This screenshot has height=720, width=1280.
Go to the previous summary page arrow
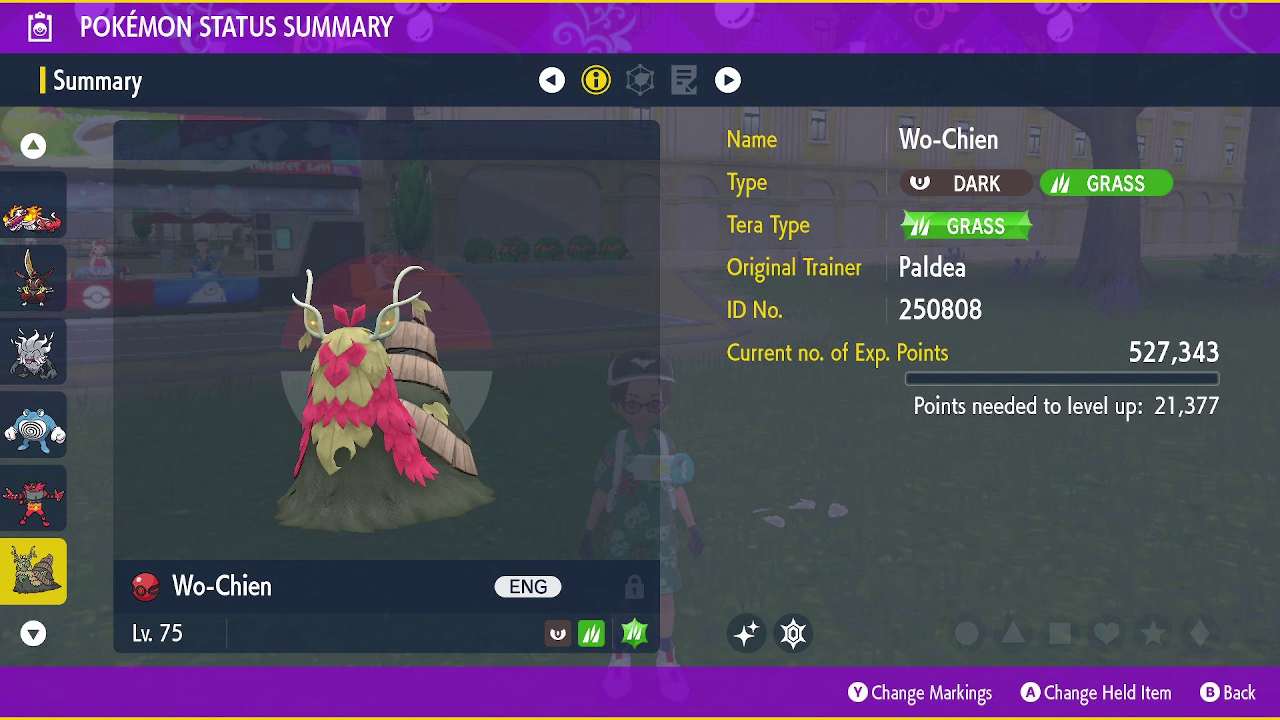(x=552, y=80)
